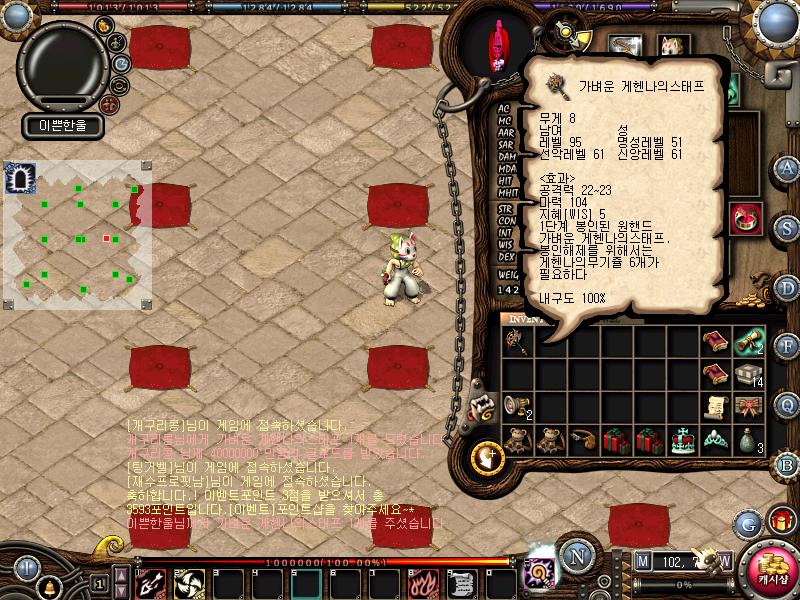Select the equipped red ring slot
Viewport: 800px width, 600px height.
click(x=746, y=218)
